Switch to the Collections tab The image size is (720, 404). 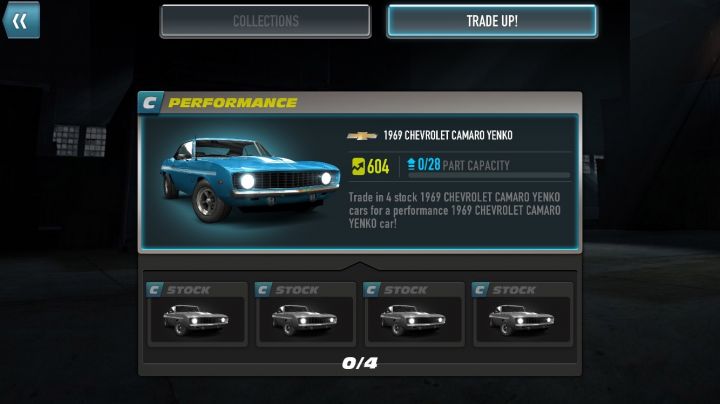click(x=265, y=21)
